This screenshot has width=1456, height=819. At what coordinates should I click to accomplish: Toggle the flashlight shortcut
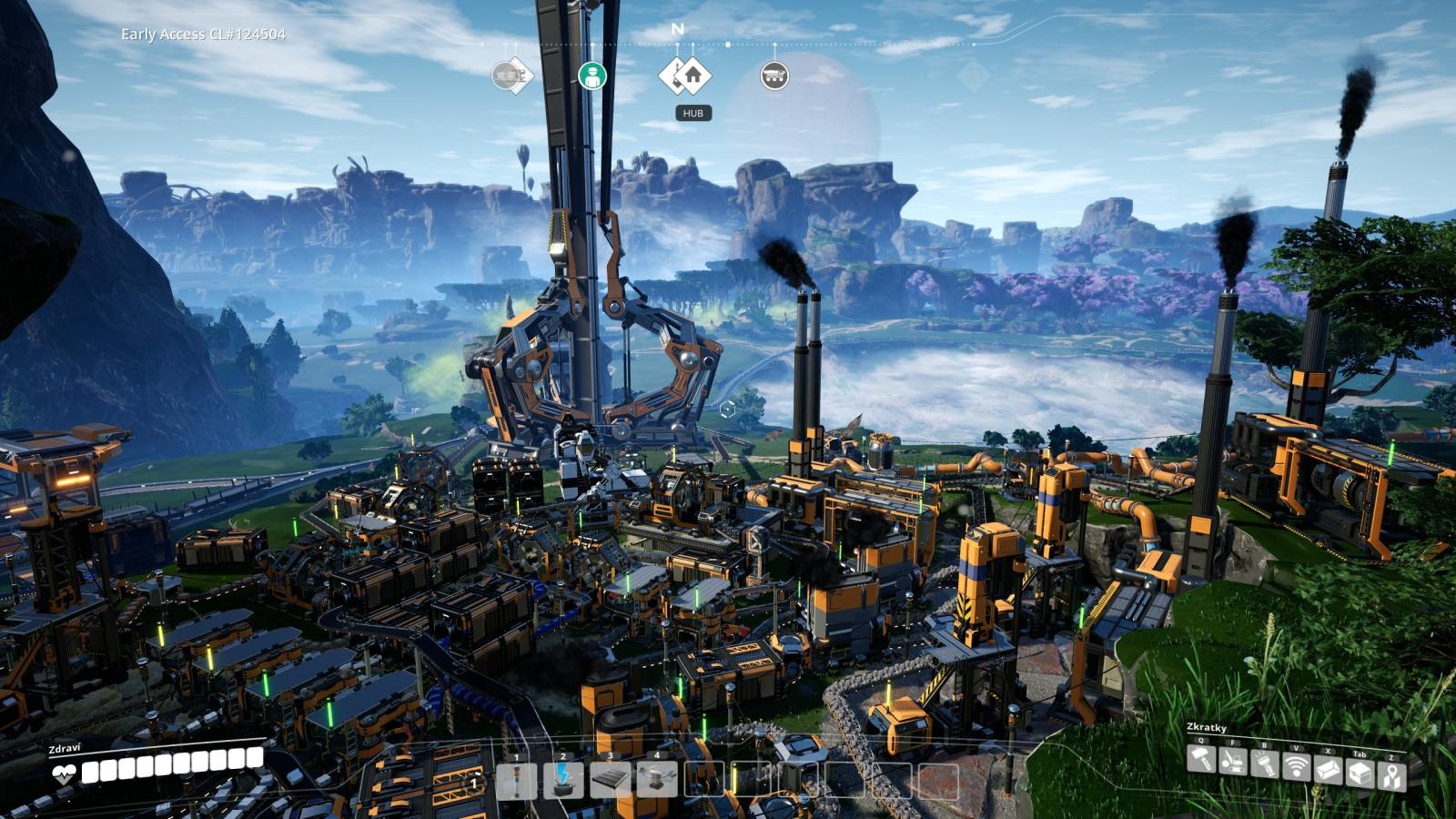1265,763
